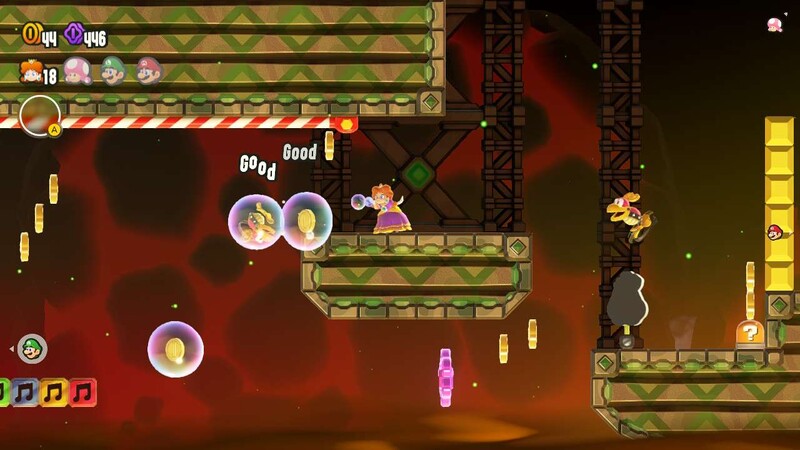Select the small Toadette off-screen player marker
The image size is (800, 450).
click(x=774, y=24)
